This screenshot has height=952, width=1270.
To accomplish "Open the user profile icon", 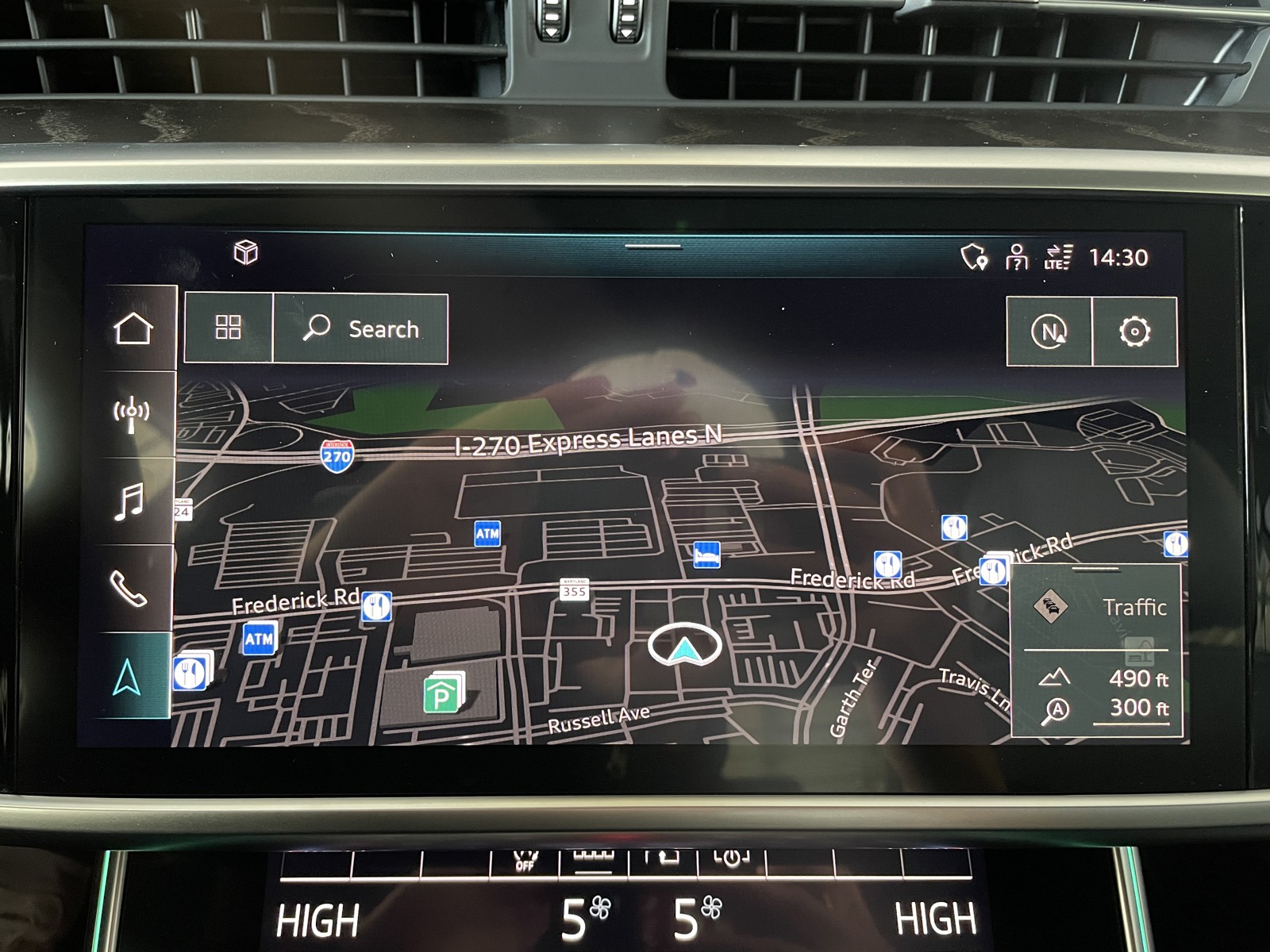I will pyautogui.click(x=1016, y=257).
